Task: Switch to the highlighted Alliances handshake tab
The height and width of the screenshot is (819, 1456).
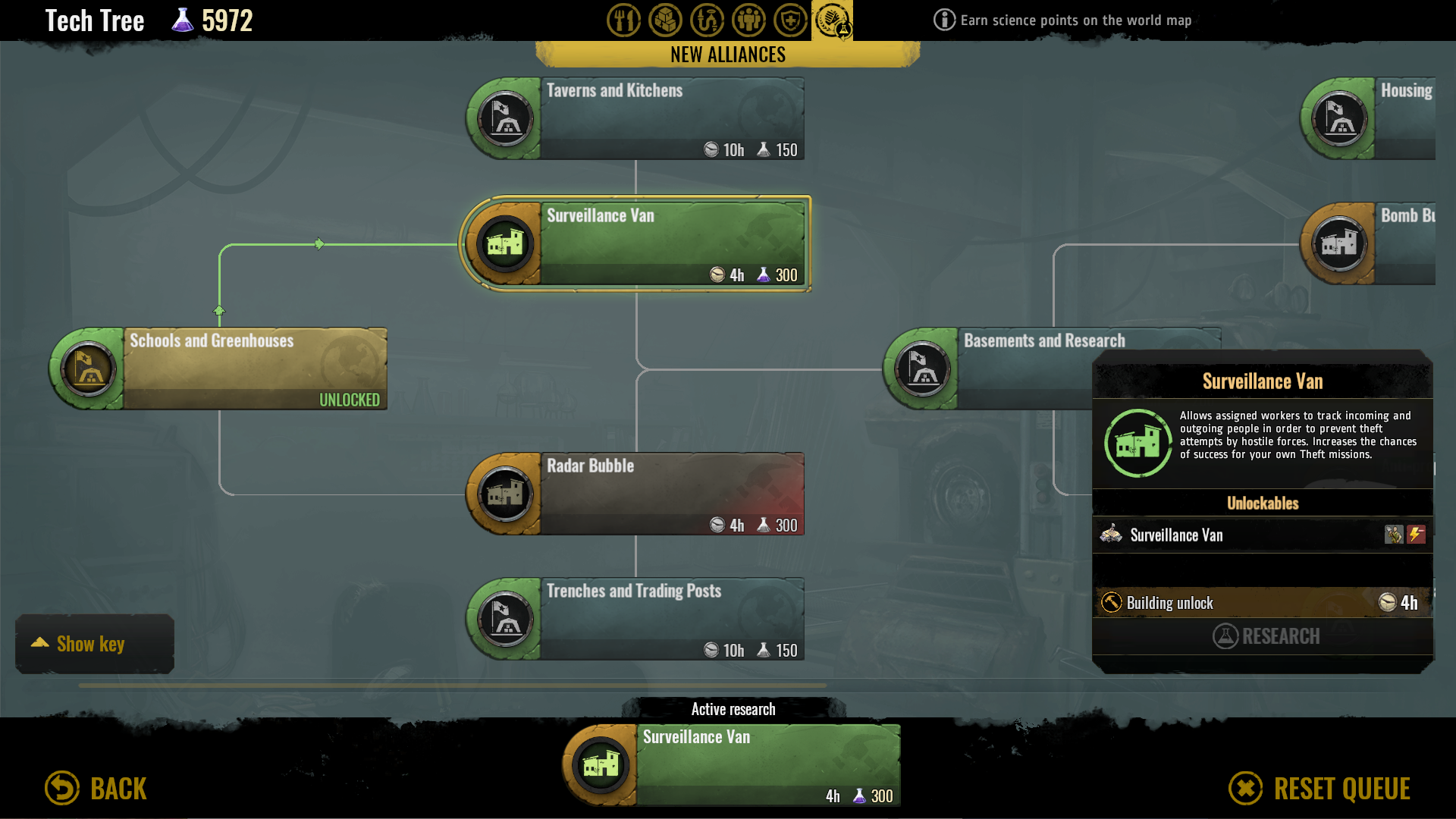Action: pos(832,20)
